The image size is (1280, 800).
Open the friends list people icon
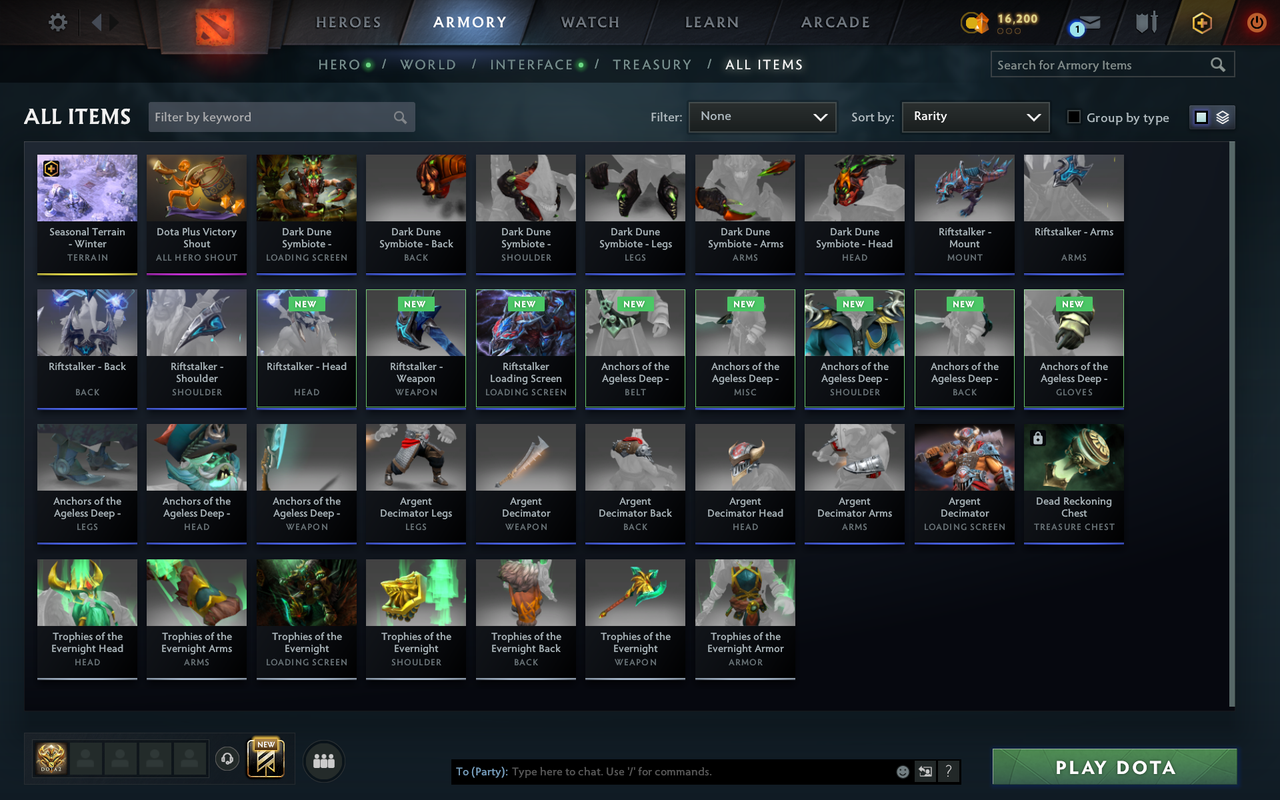(323, 760)
